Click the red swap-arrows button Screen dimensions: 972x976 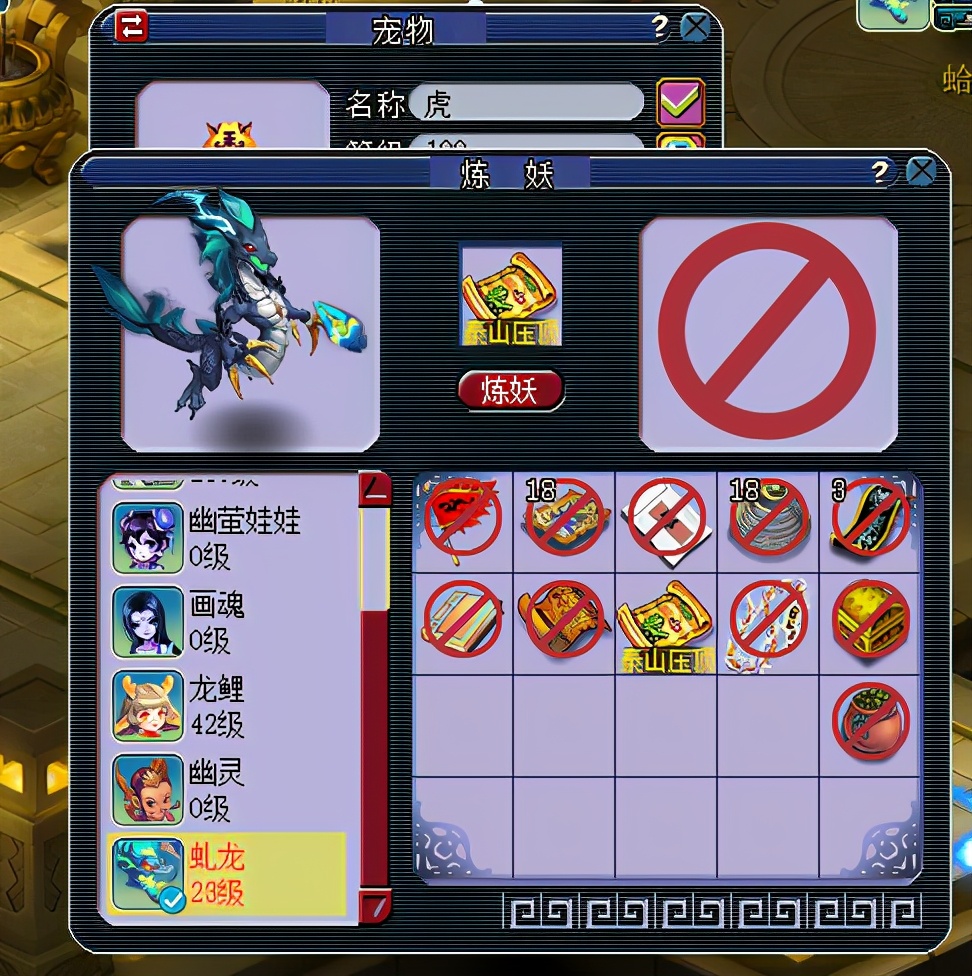click(131, 26)
